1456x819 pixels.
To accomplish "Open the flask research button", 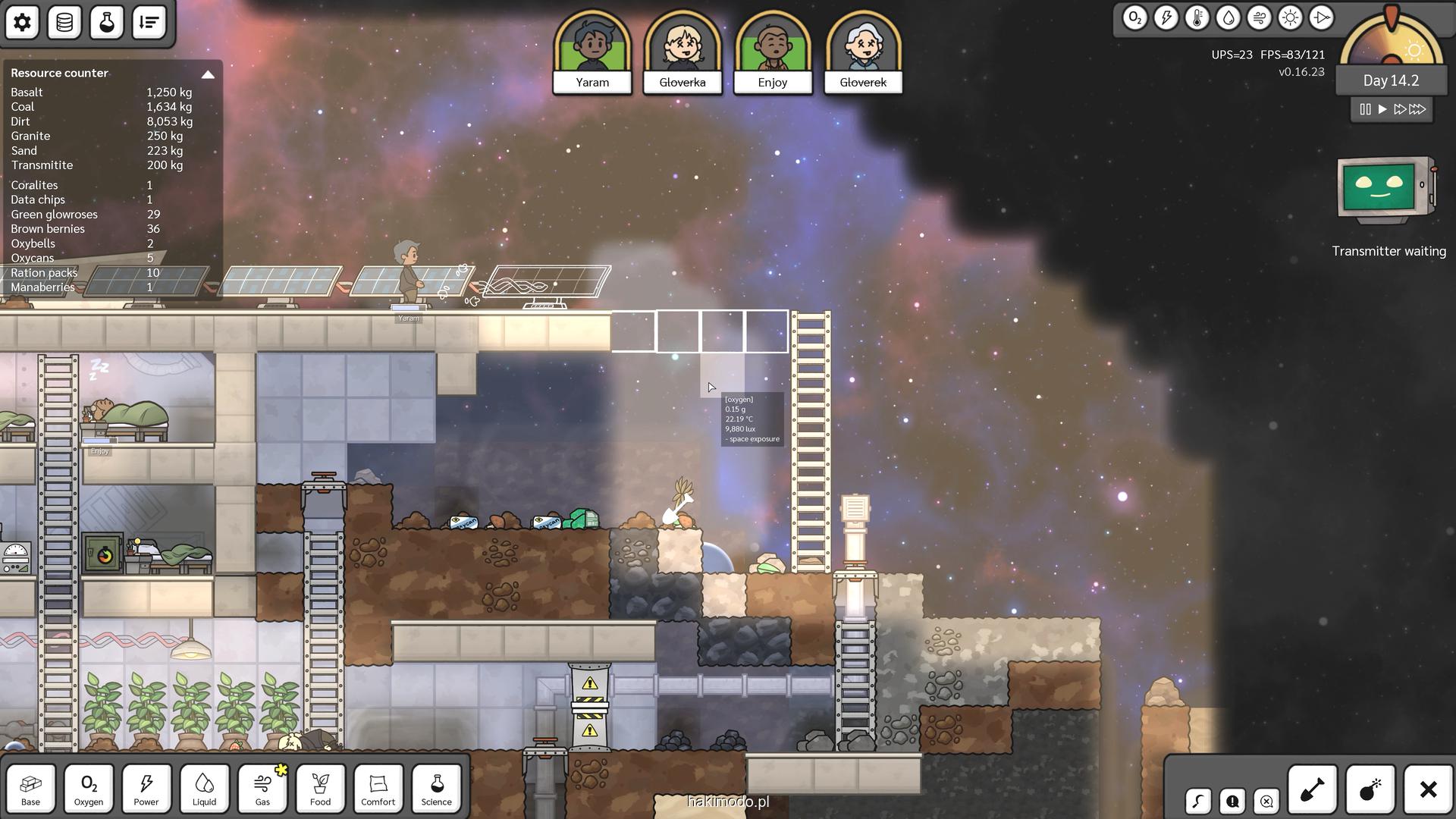I will pos(107,23).
